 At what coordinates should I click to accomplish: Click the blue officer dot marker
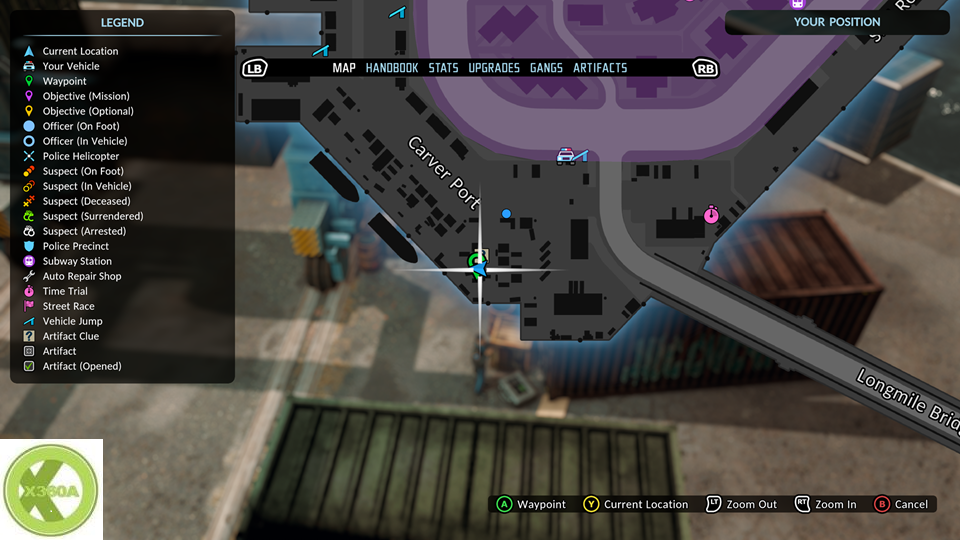point(506,213)
